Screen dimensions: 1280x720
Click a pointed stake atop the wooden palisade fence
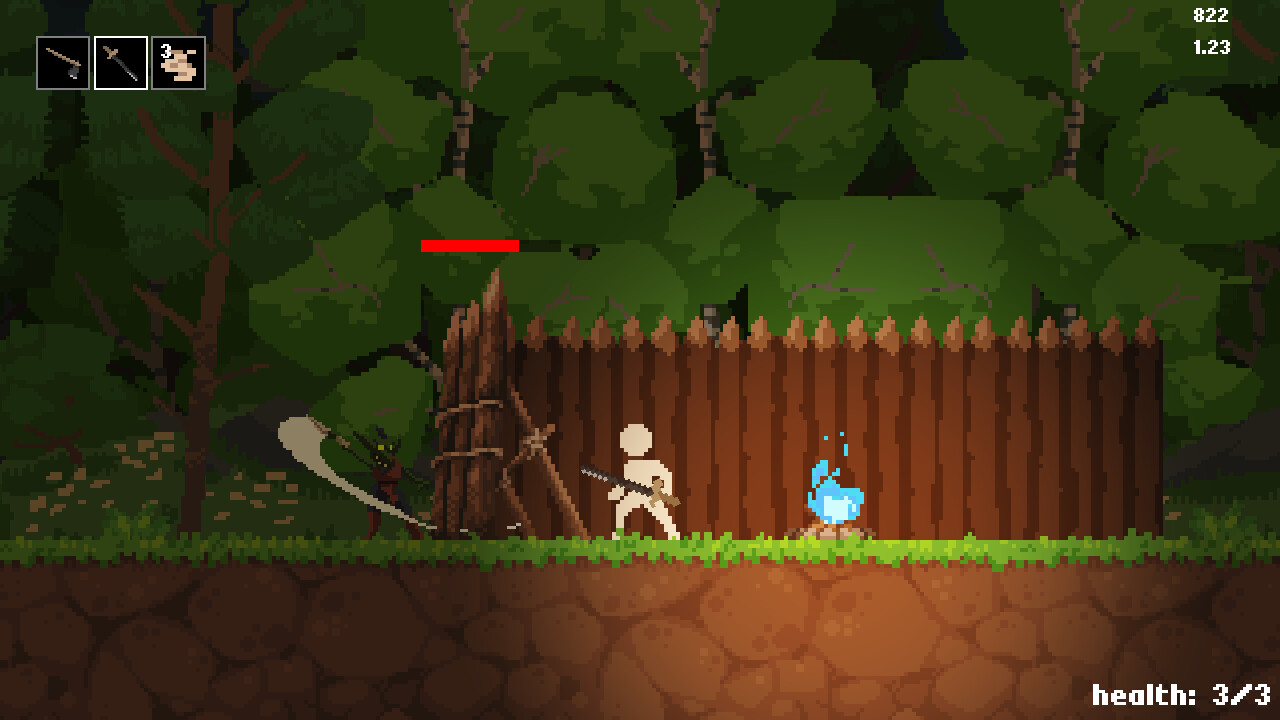tap(827, 325)
